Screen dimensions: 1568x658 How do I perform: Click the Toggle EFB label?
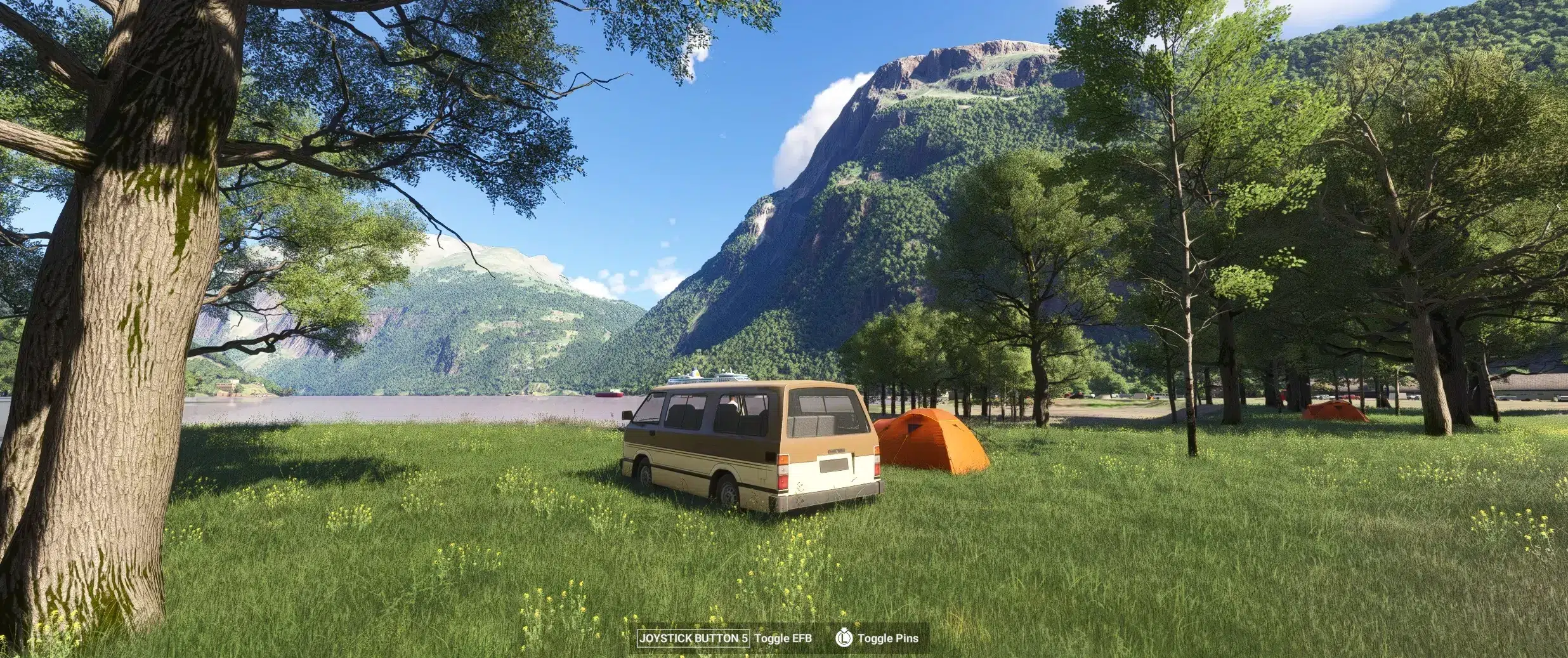pyautogui.click(x=783, y=638)
